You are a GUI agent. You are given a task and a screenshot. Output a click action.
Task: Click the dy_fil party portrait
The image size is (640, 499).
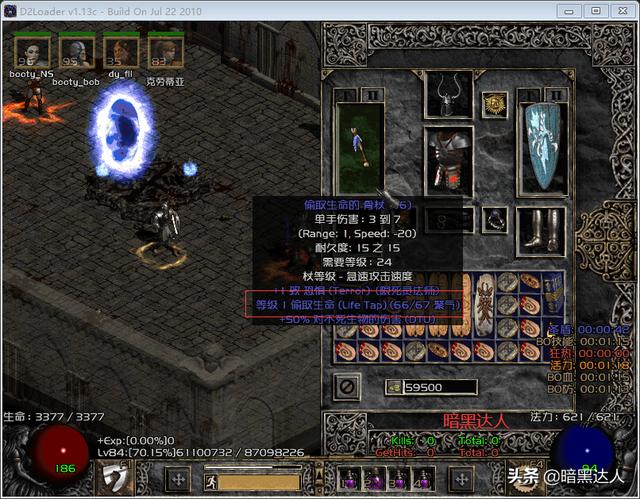point(121,50)
